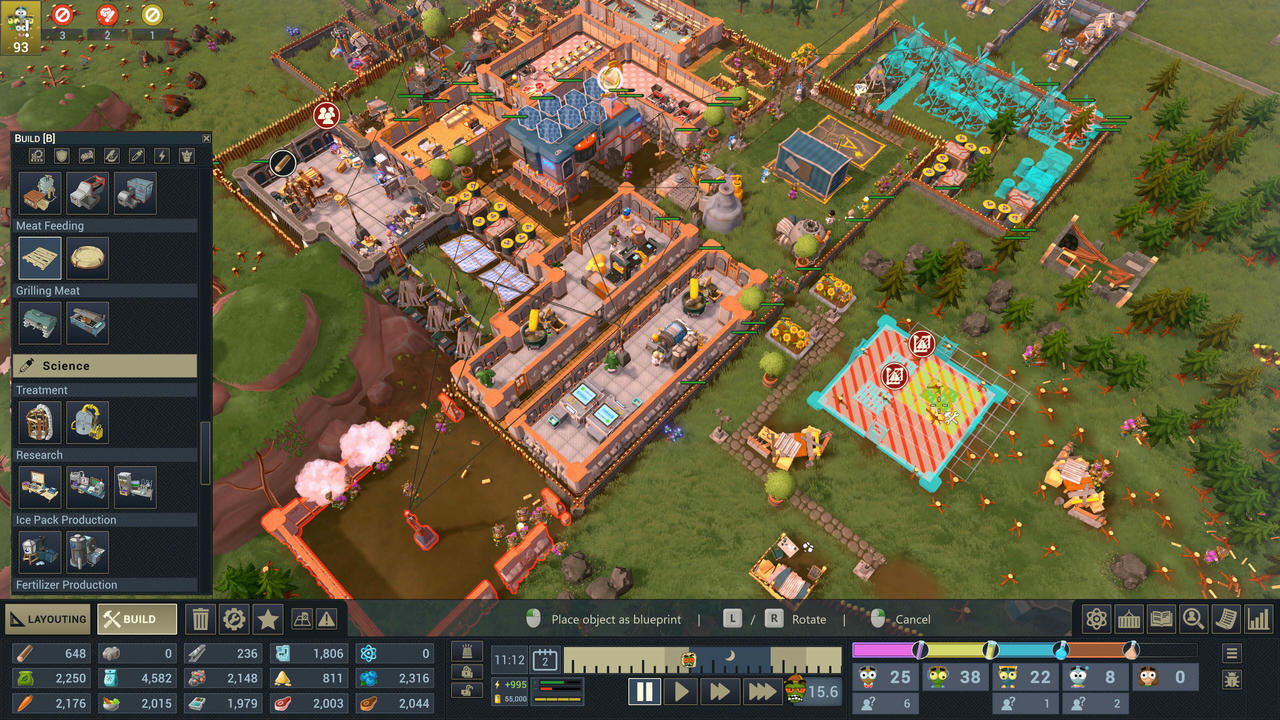This screenshot has height=720, width=1280.
Task: Toggle the Build mode button
Action: 137,619
